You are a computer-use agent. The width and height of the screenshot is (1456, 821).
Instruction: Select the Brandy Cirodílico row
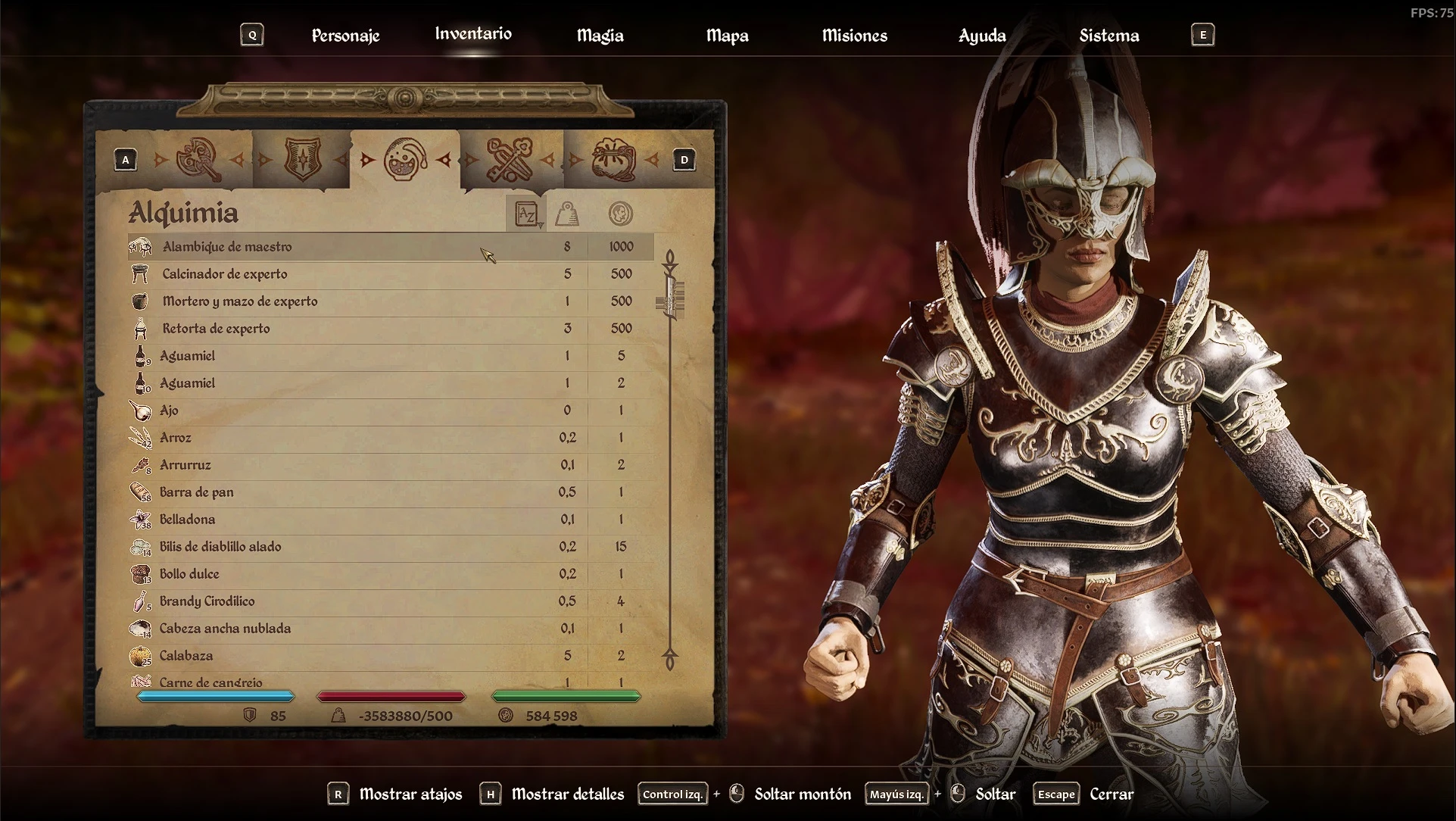[207, 601]
